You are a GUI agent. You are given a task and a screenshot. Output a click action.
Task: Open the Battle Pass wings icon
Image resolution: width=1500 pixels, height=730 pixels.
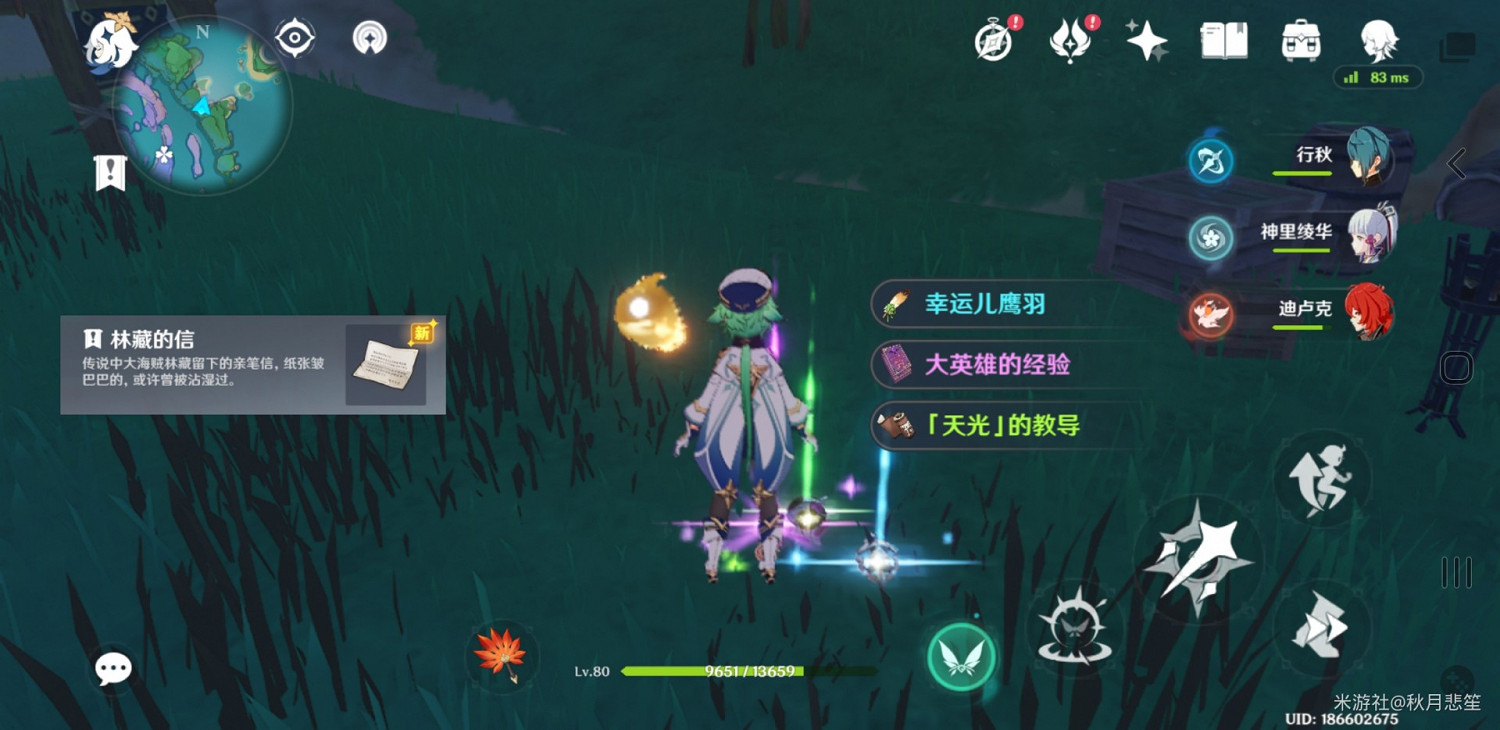click(1070, 40)
